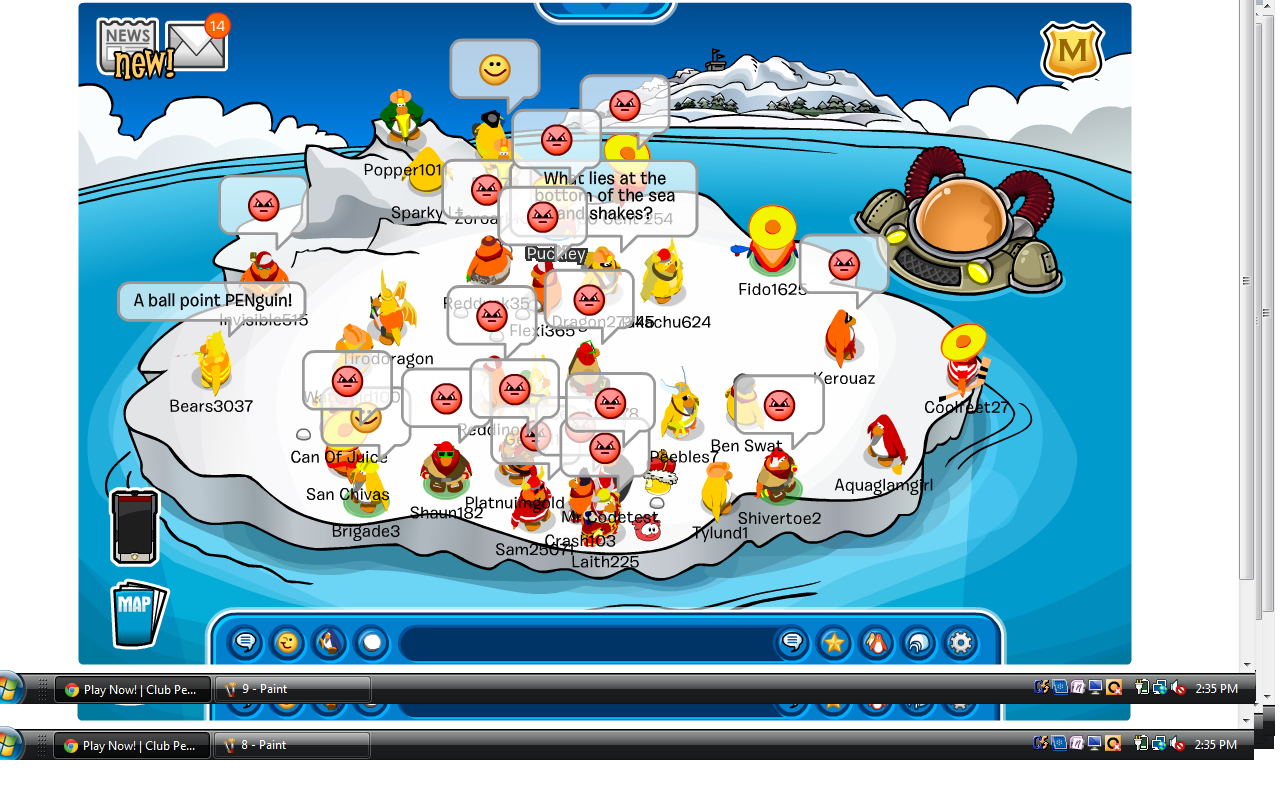This screenshot has height=800, width=1280.
Task: Open the penguin actions menu
Action: pos(329,642)
